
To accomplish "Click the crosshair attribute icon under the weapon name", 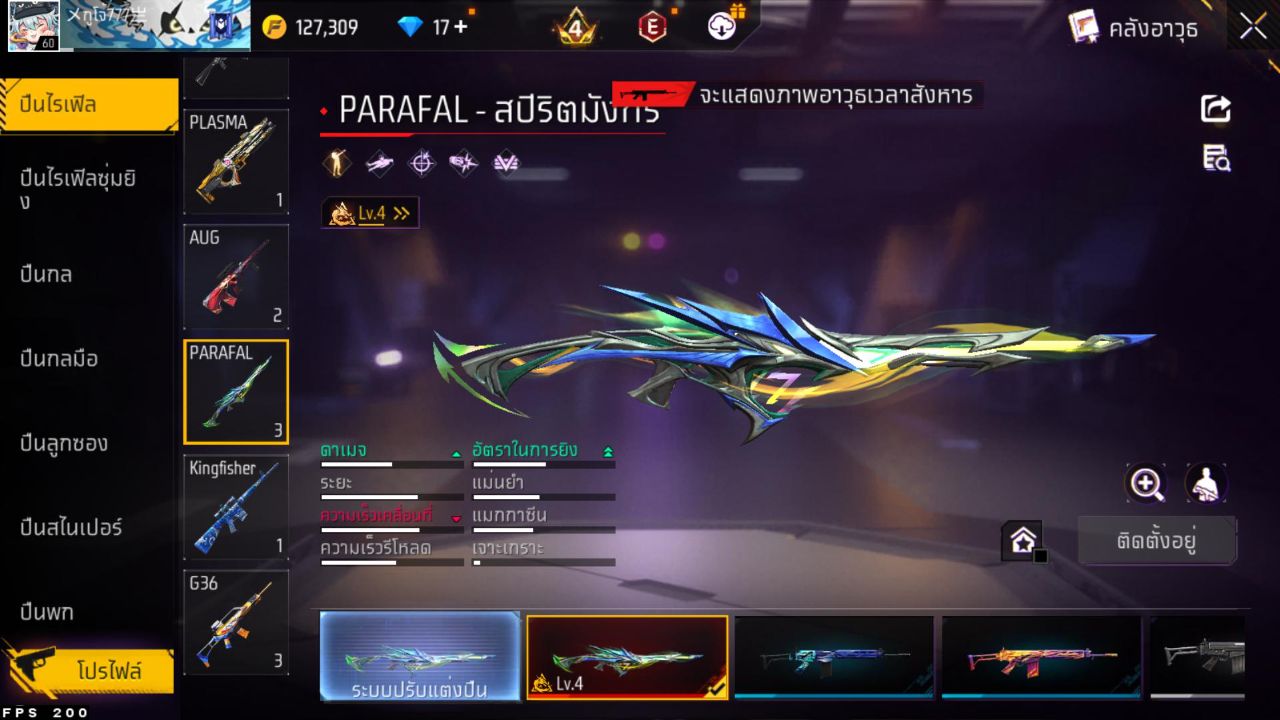I will click(x=421, y=163).
